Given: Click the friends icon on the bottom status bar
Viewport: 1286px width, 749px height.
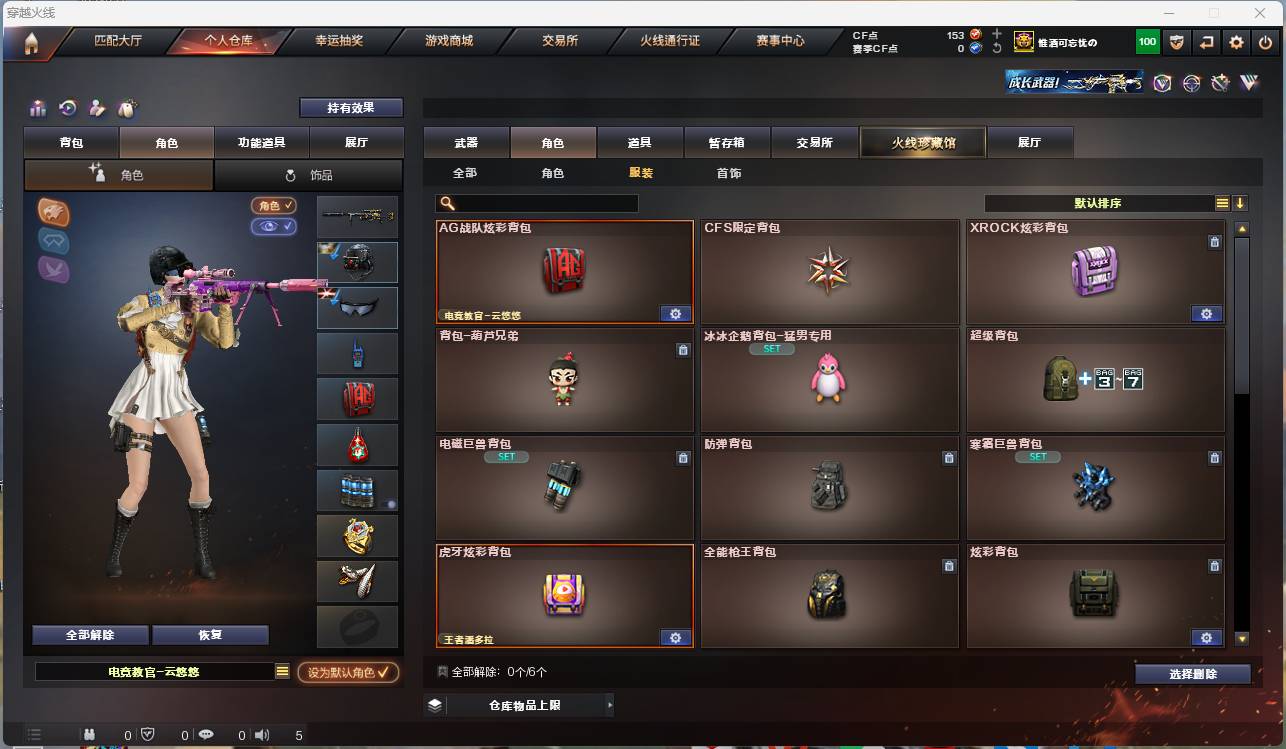Looking at the screenshot, I should (x=89, y=733).
